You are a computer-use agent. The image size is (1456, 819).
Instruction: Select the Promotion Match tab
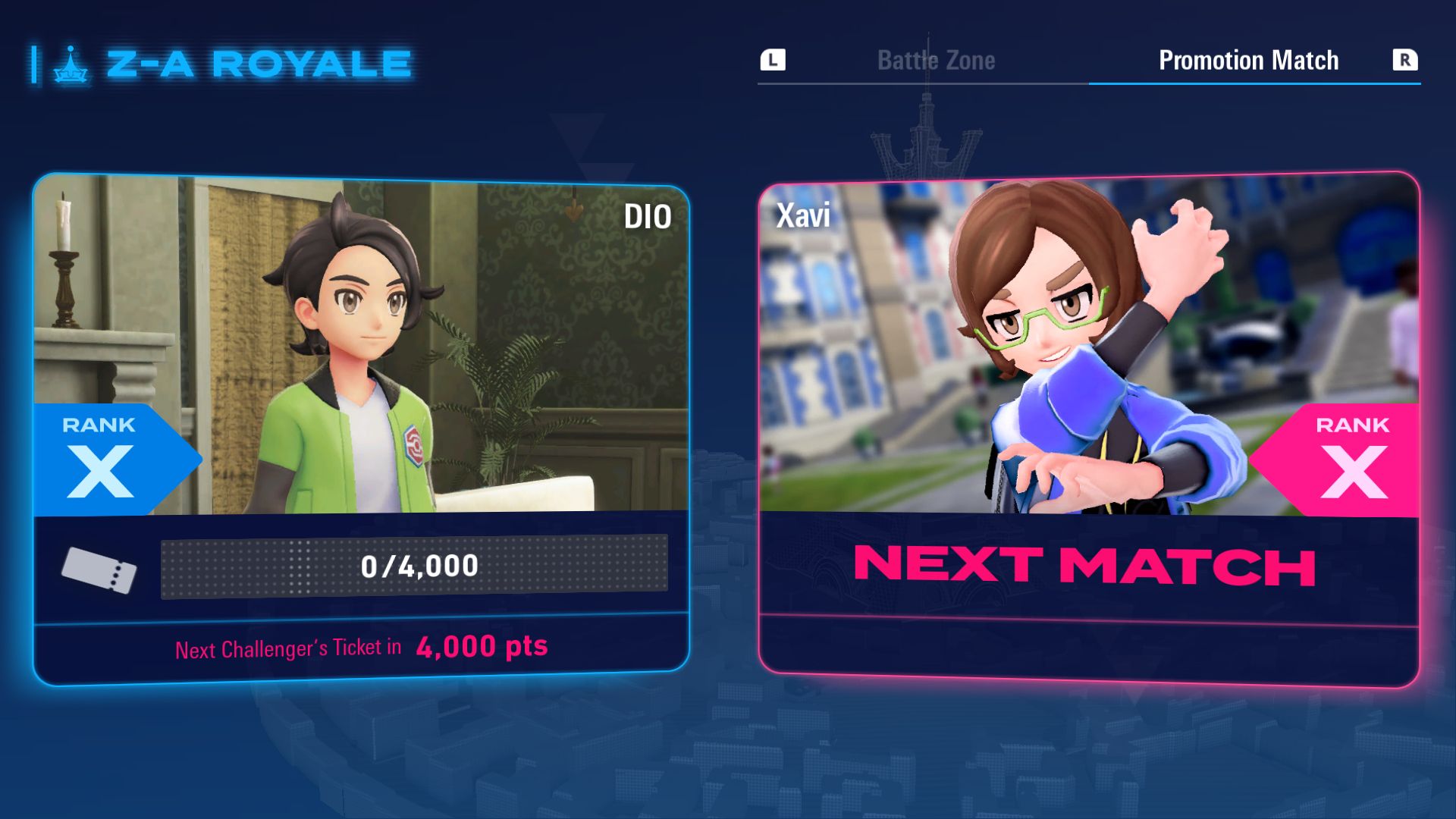pos(1248,61)
